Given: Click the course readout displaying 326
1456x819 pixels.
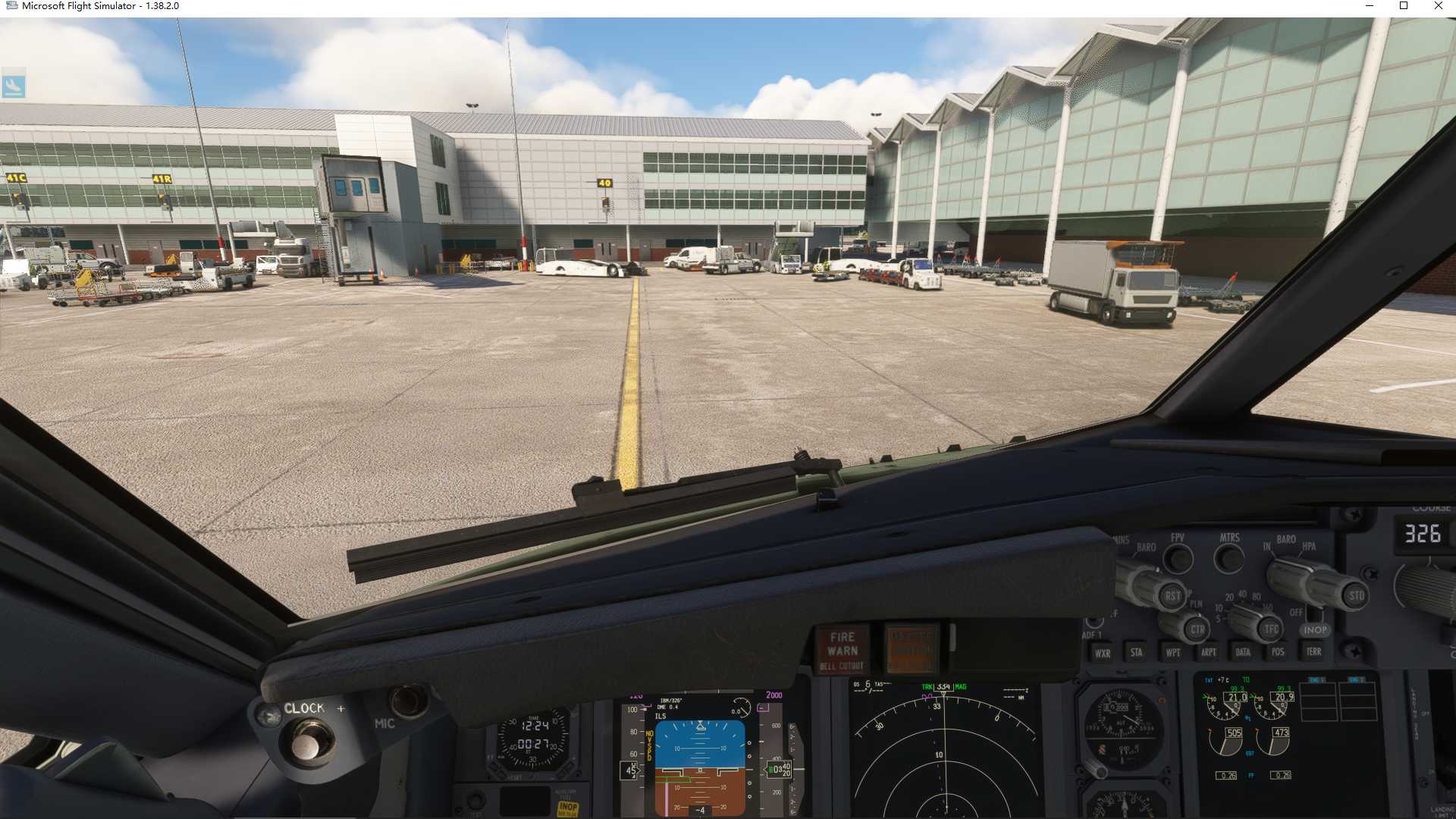Looking at the screenshot, I should (x=1423, y=535).
